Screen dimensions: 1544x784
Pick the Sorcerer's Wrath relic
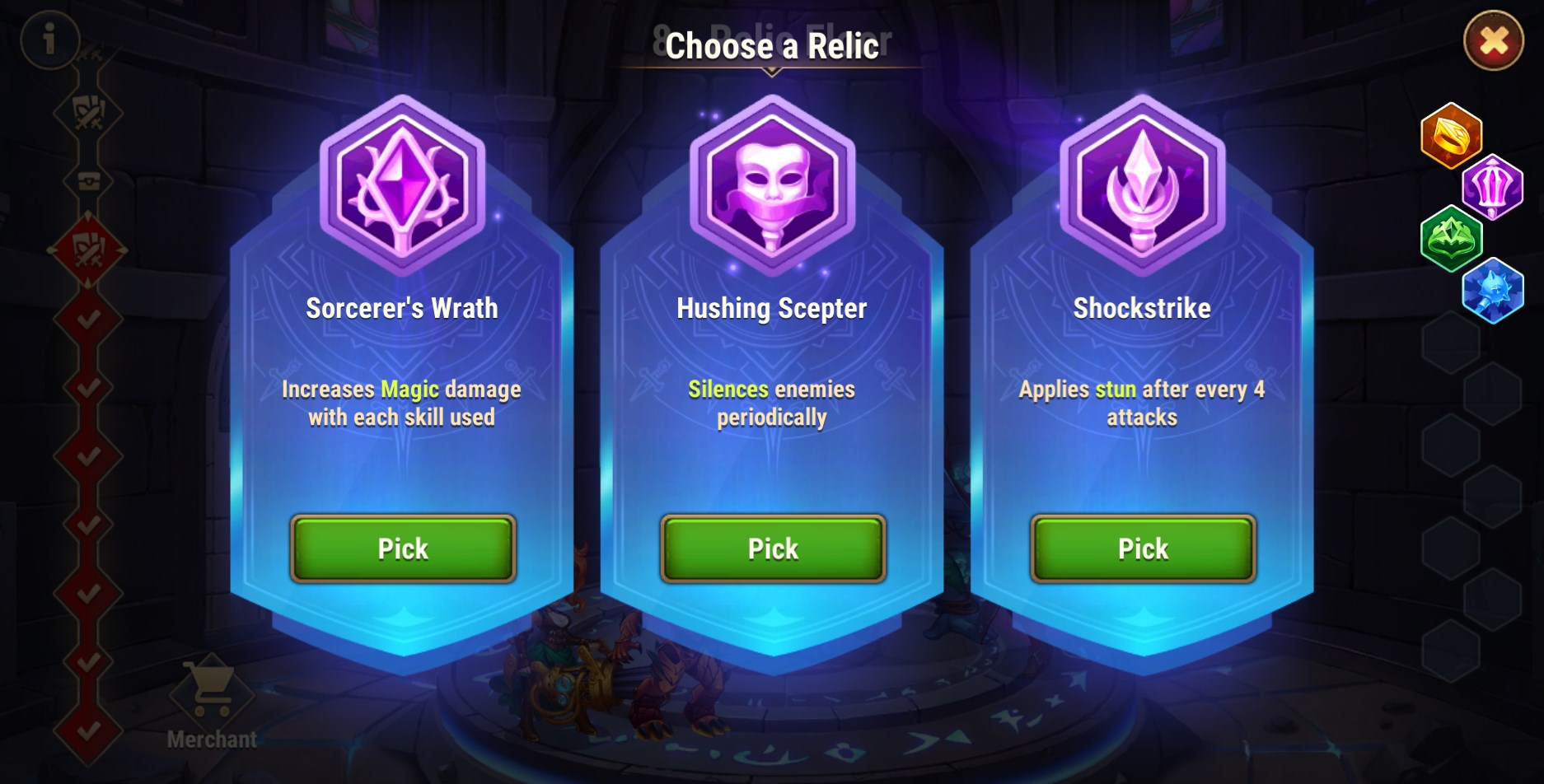tap(402, 548)
